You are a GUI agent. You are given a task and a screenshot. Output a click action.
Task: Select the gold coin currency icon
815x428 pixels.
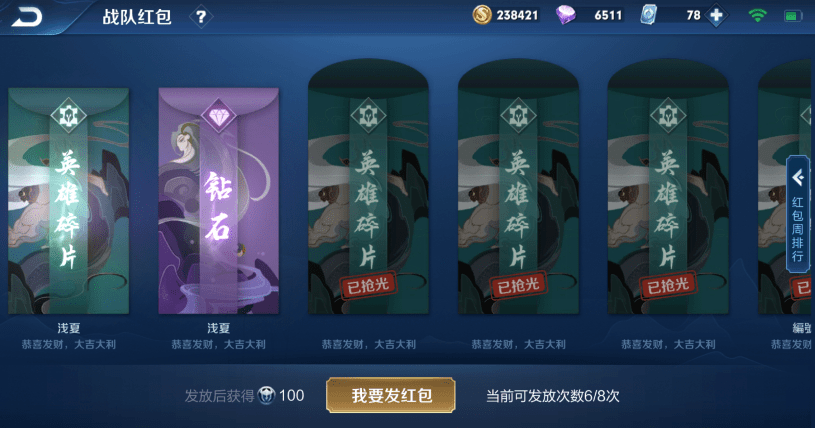(x=482, y=16)
